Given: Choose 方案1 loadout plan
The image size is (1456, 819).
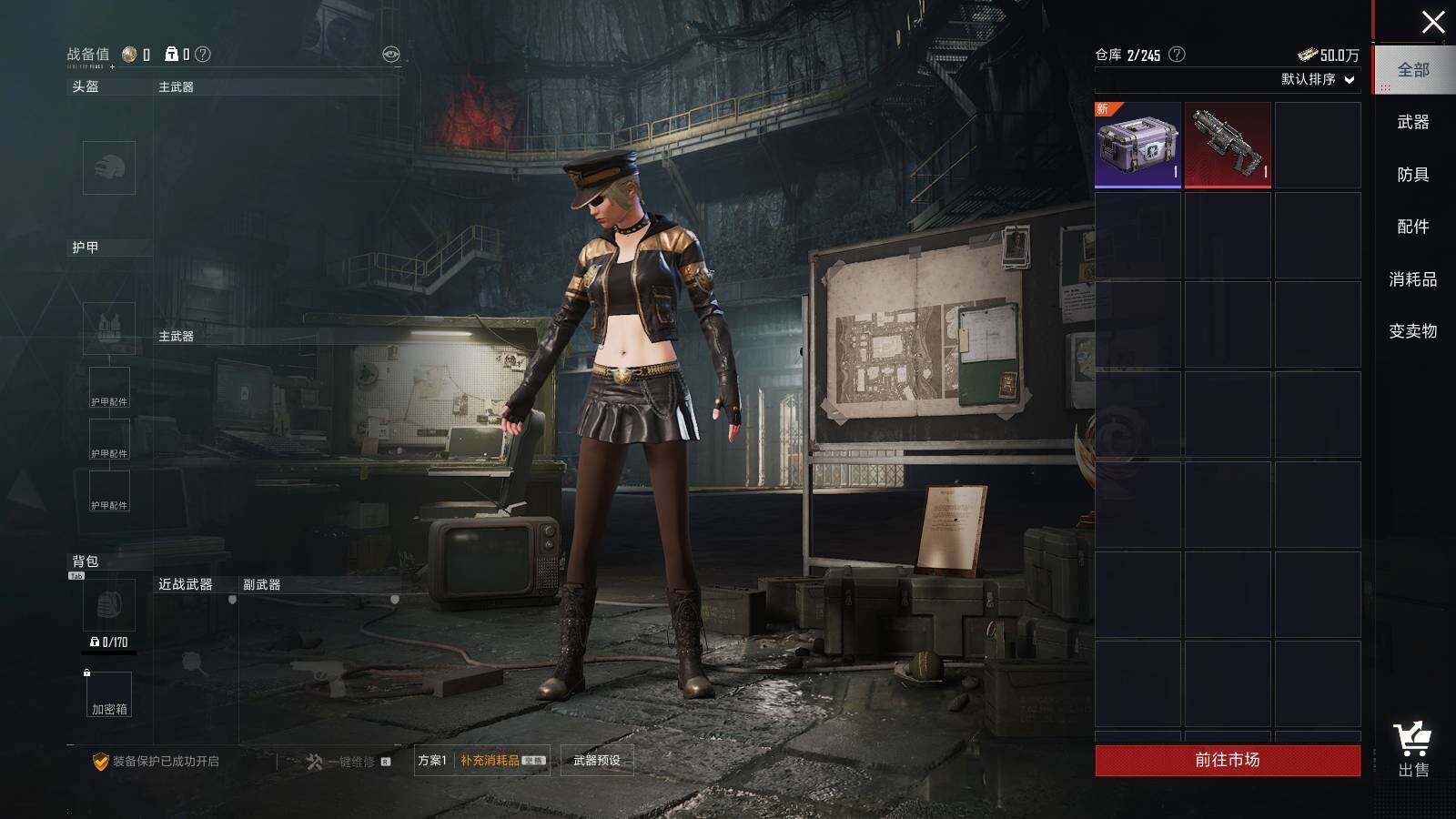Looking at the screenshot, I should coord(432,761).
